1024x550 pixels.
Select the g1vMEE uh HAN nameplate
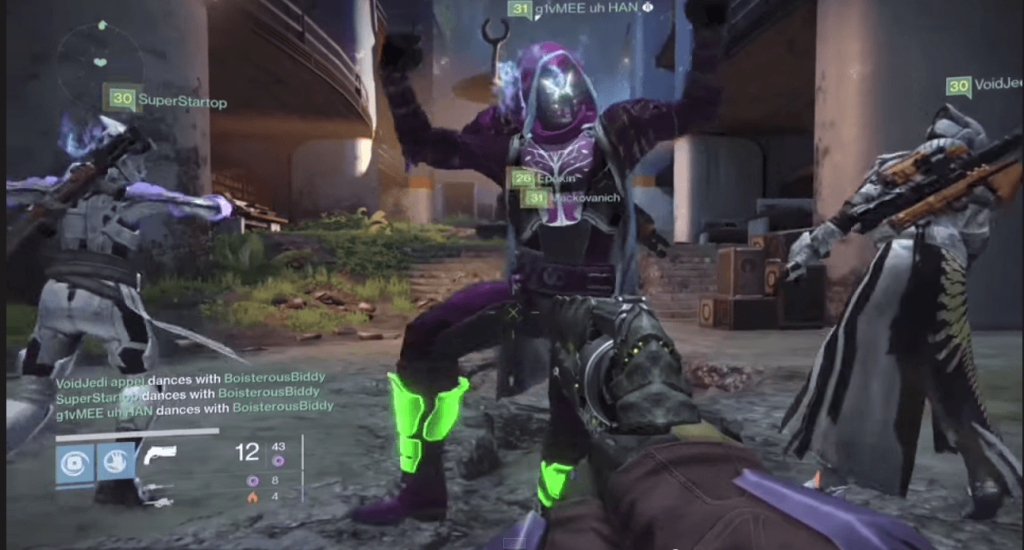coord(580,9)
